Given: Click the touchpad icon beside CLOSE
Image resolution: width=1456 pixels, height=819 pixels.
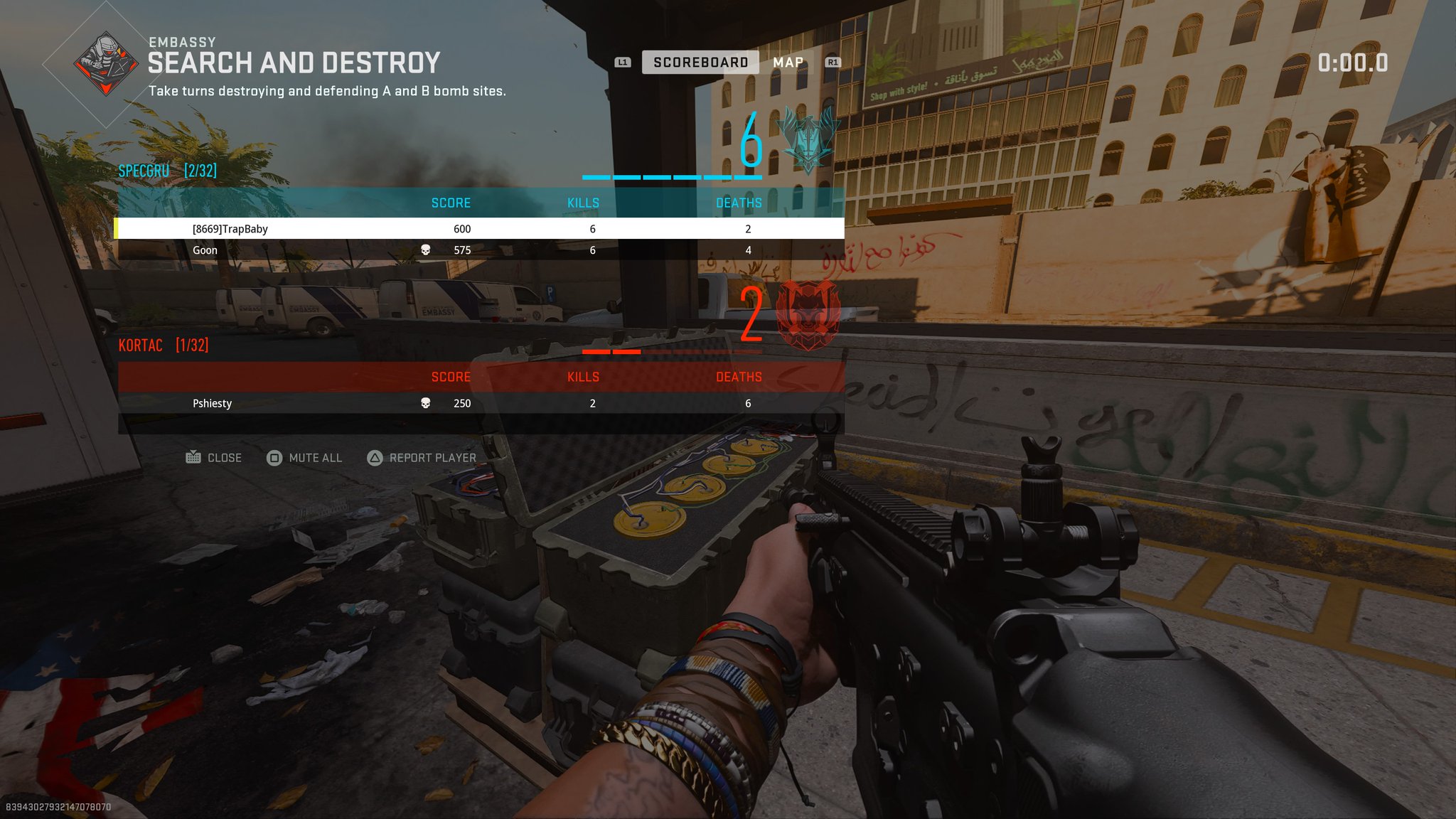Looking at the screenshot, I should (193, 457).
